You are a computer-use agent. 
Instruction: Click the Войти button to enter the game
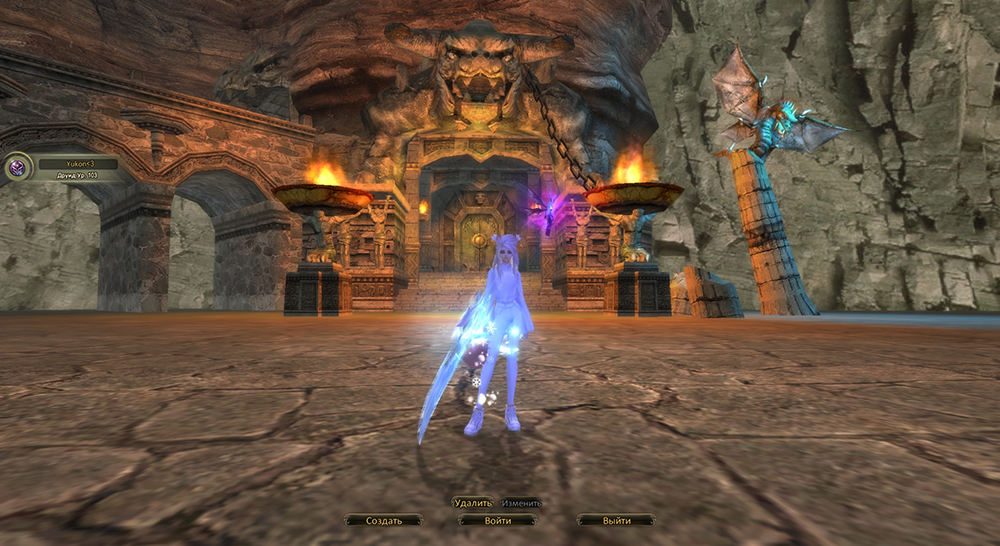point(497,521)
